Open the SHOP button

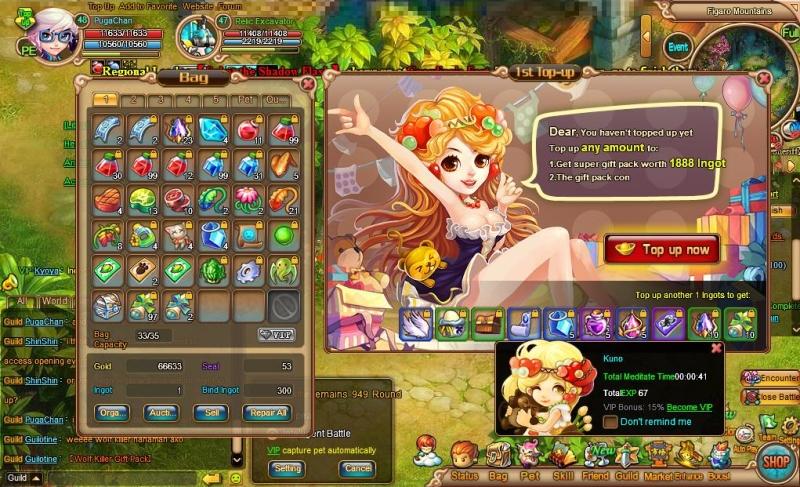(x=773, y=461)
